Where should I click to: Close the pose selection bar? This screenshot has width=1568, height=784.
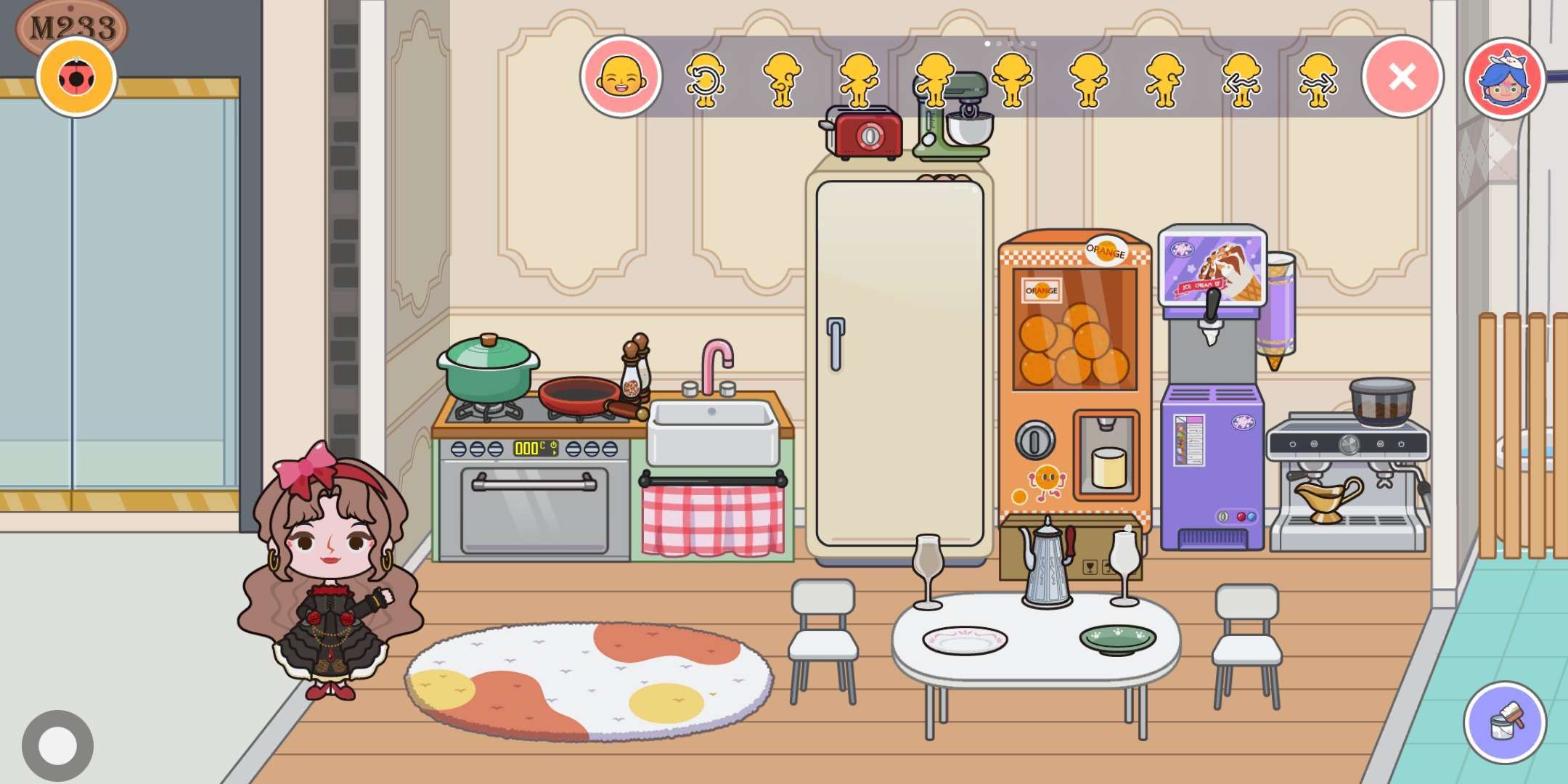point(1402,77)
